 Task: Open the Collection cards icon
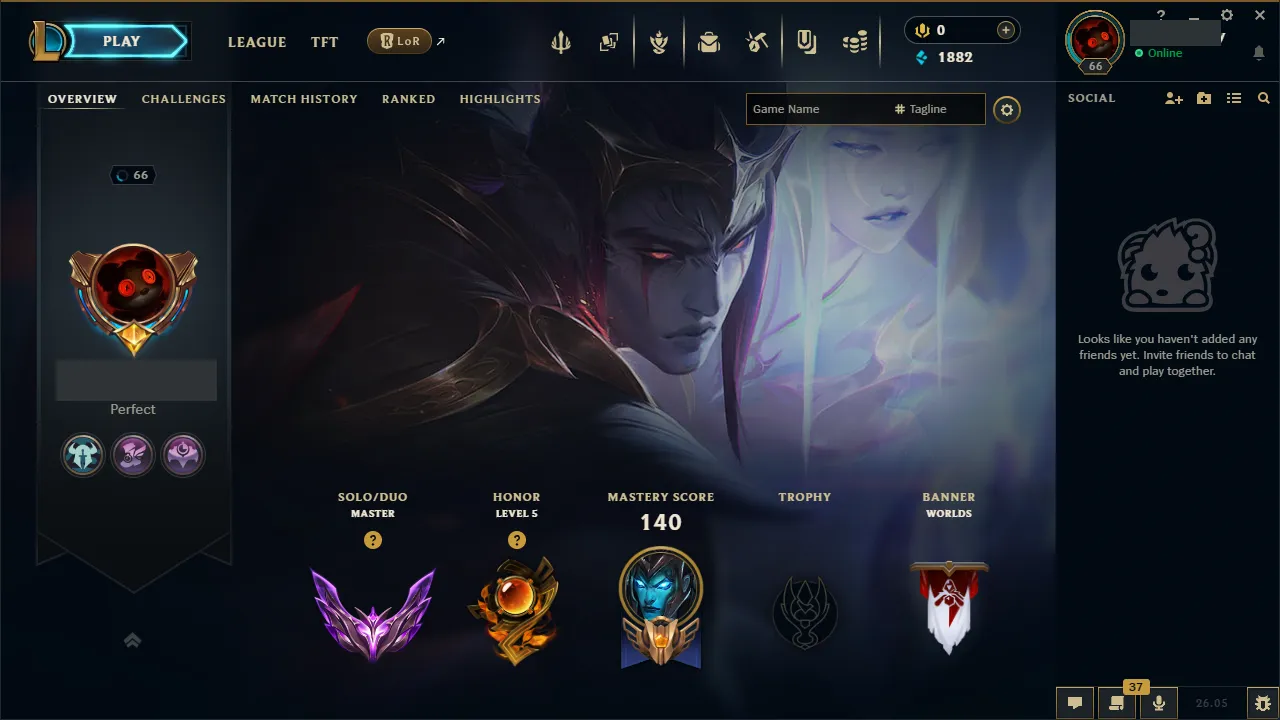click(x=609, y=41)
